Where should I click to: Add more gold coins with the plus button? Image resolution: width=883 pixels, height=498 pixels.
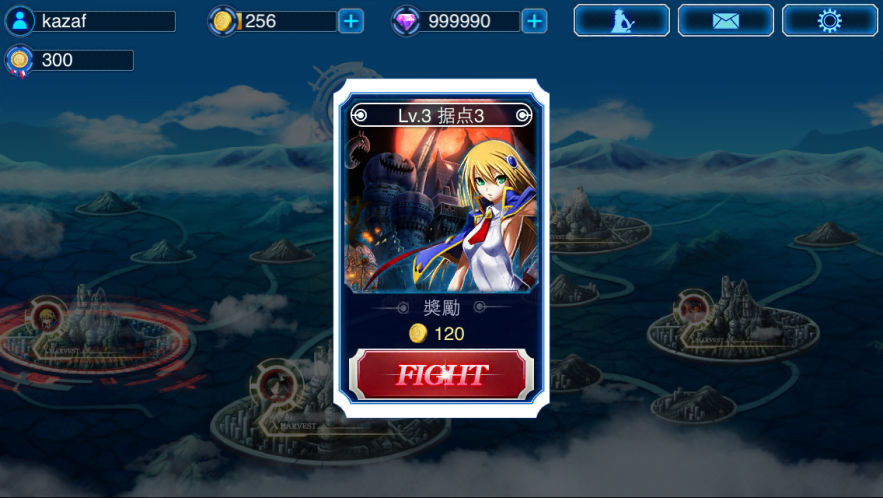351,21
